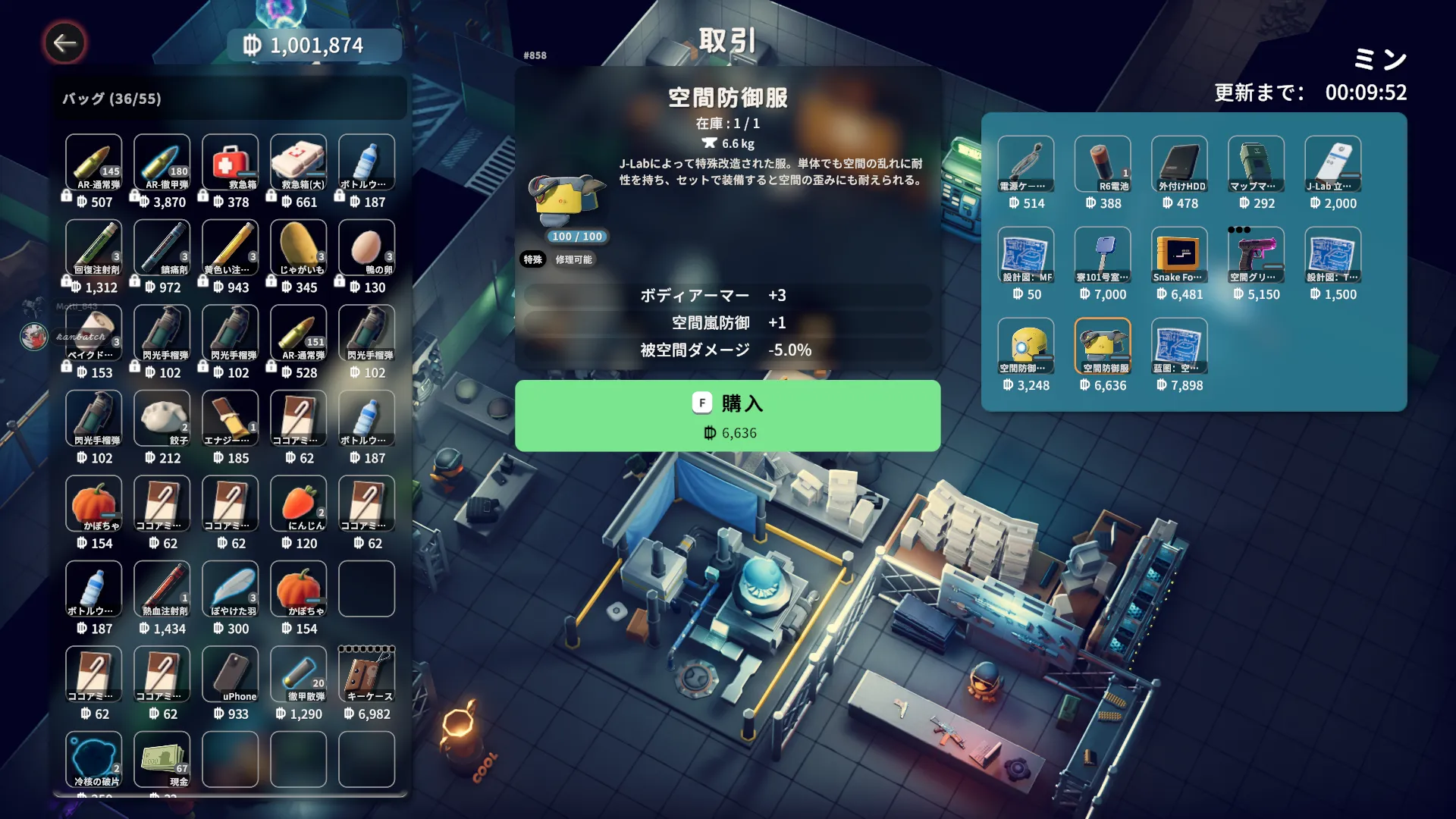Pick the ぼやけた羽 feather item
This screenshot has width=1456, height=819.
[230, 588]
